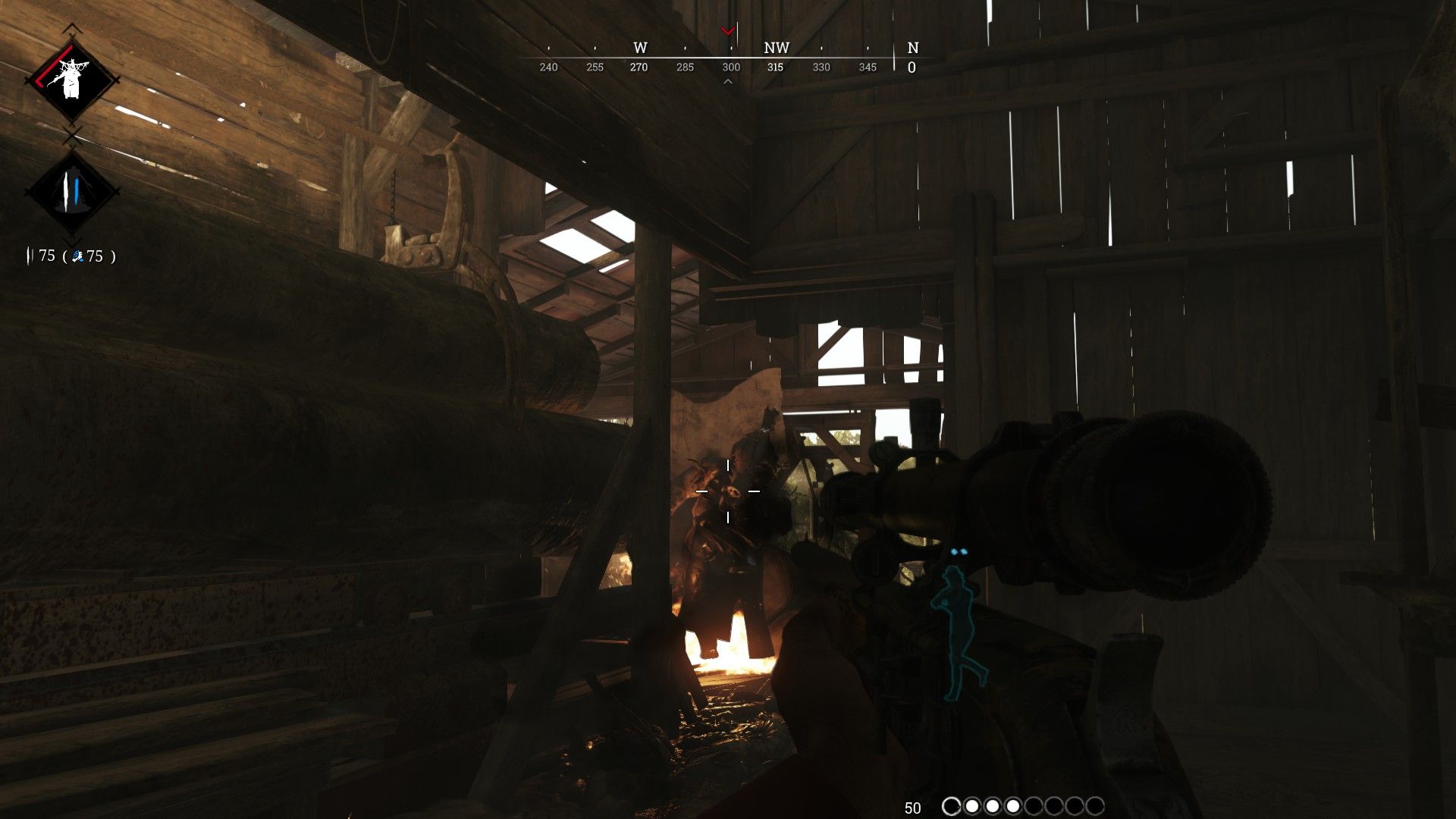
Task: Select the 315 bearing on the compass
Action: click(x=777, y=67)
